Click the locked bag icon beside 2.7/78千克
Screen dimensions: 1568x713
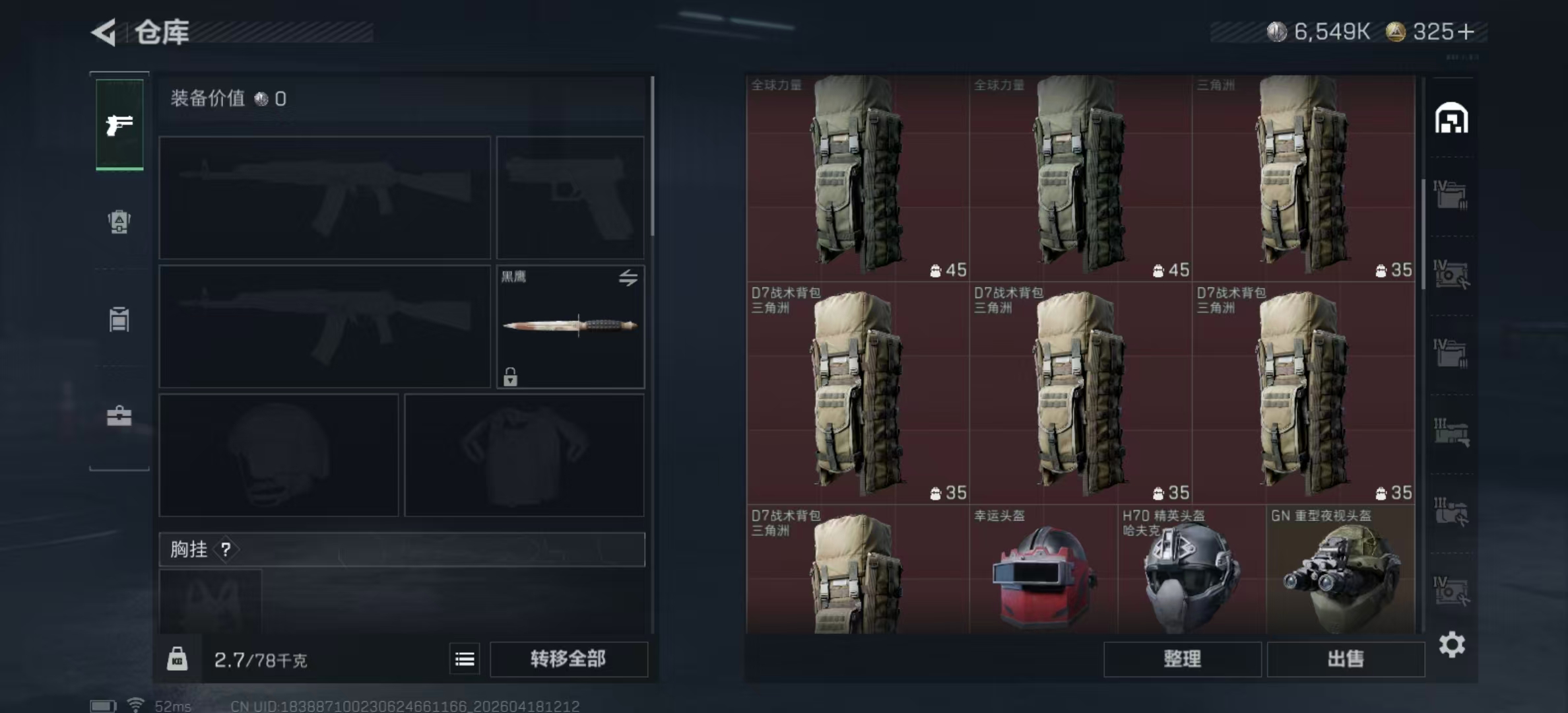tap(178, 659)
